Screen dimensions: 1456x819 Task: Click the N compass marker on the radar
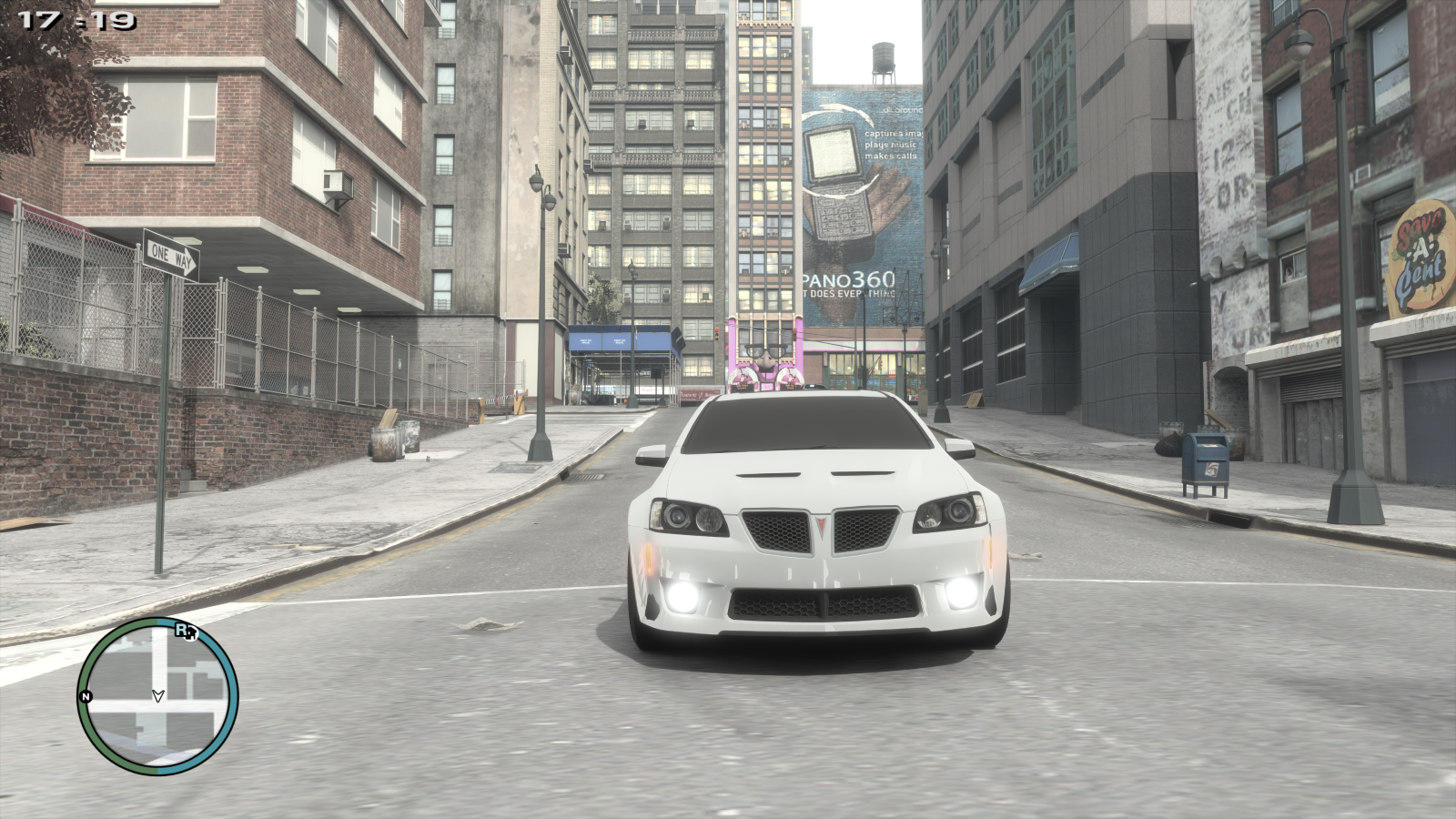(x=86, y=696)
